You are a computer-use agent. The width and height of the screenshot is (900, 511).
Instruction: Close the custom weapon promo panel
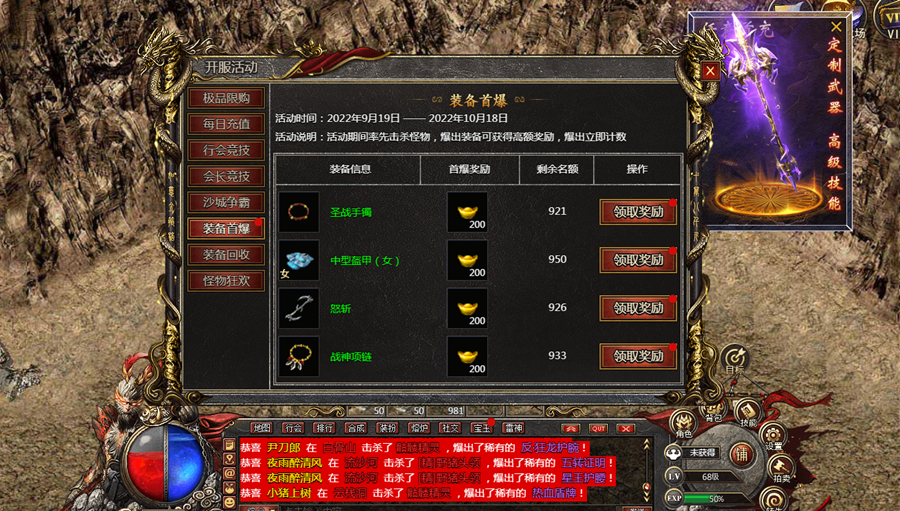836,27
